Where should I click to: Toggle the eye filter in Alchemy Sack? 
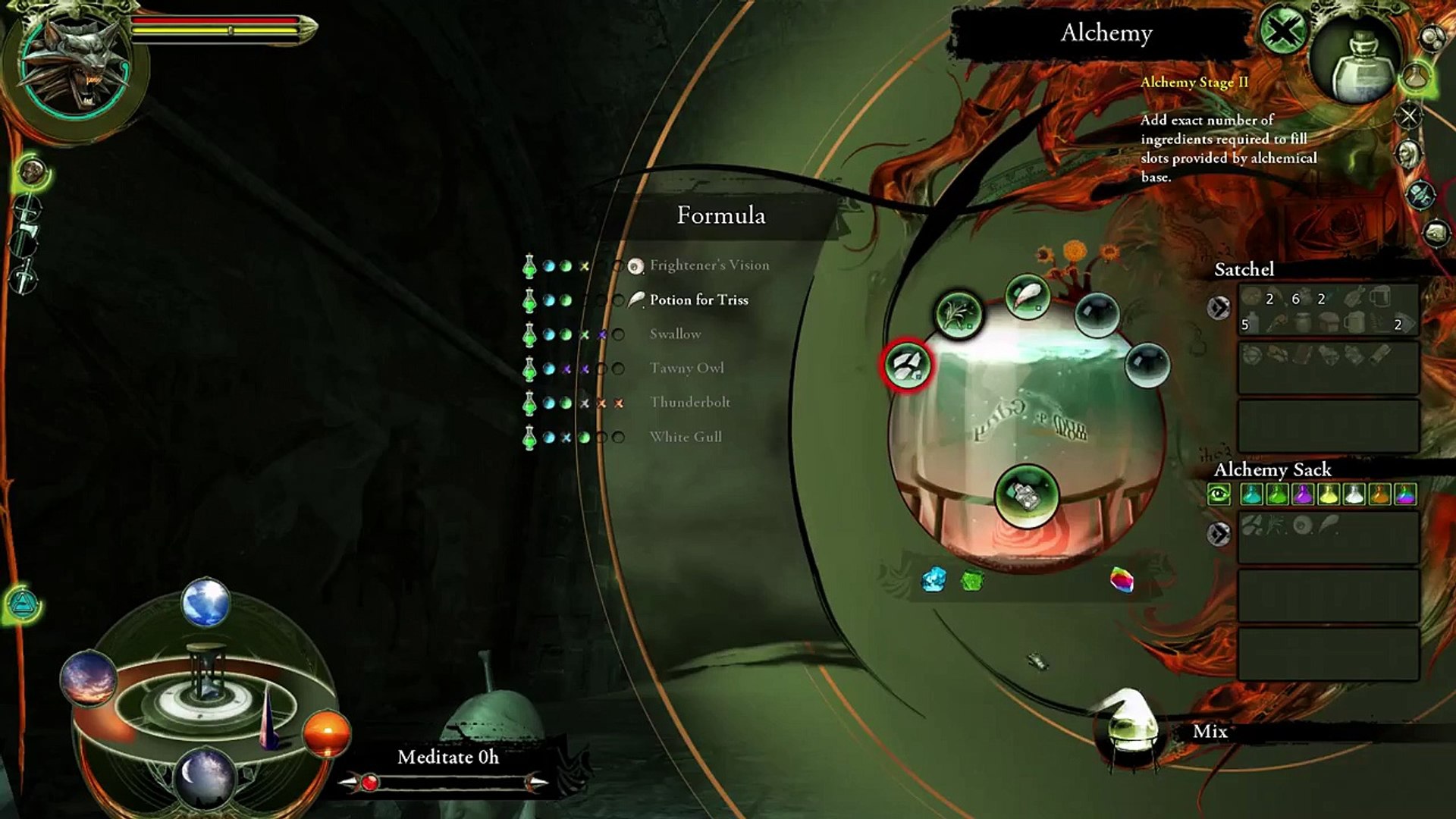(x=1219, y=495)
